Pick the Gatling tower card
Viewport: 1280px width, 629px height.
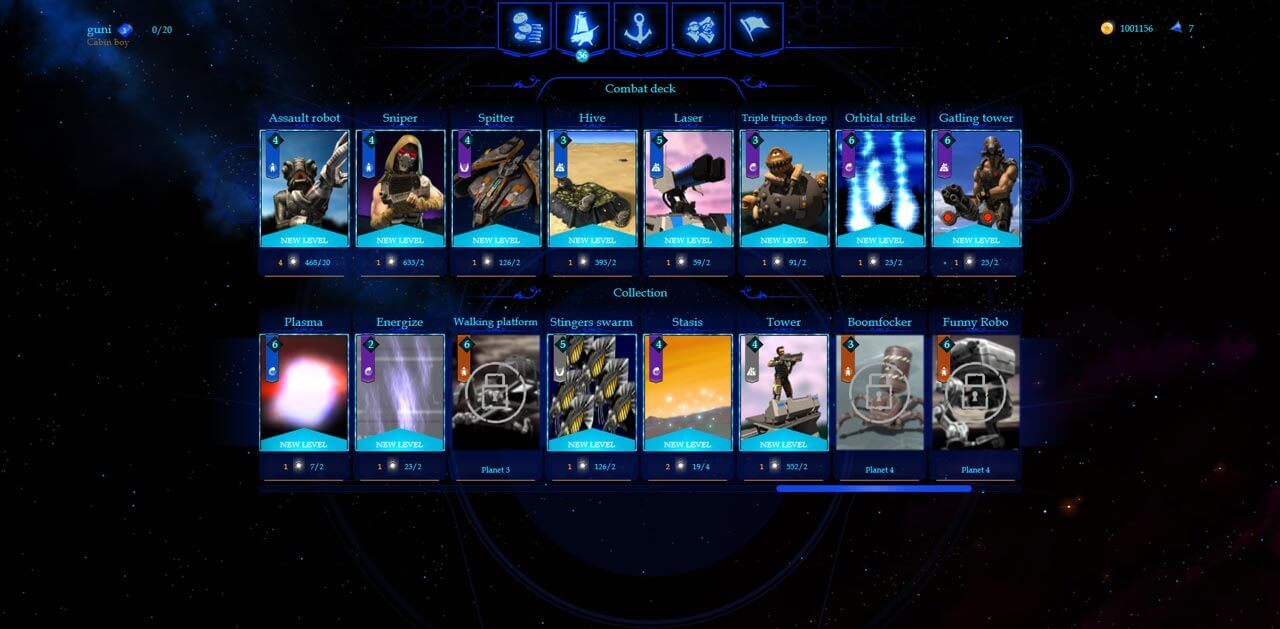click(x=976, y=188)
